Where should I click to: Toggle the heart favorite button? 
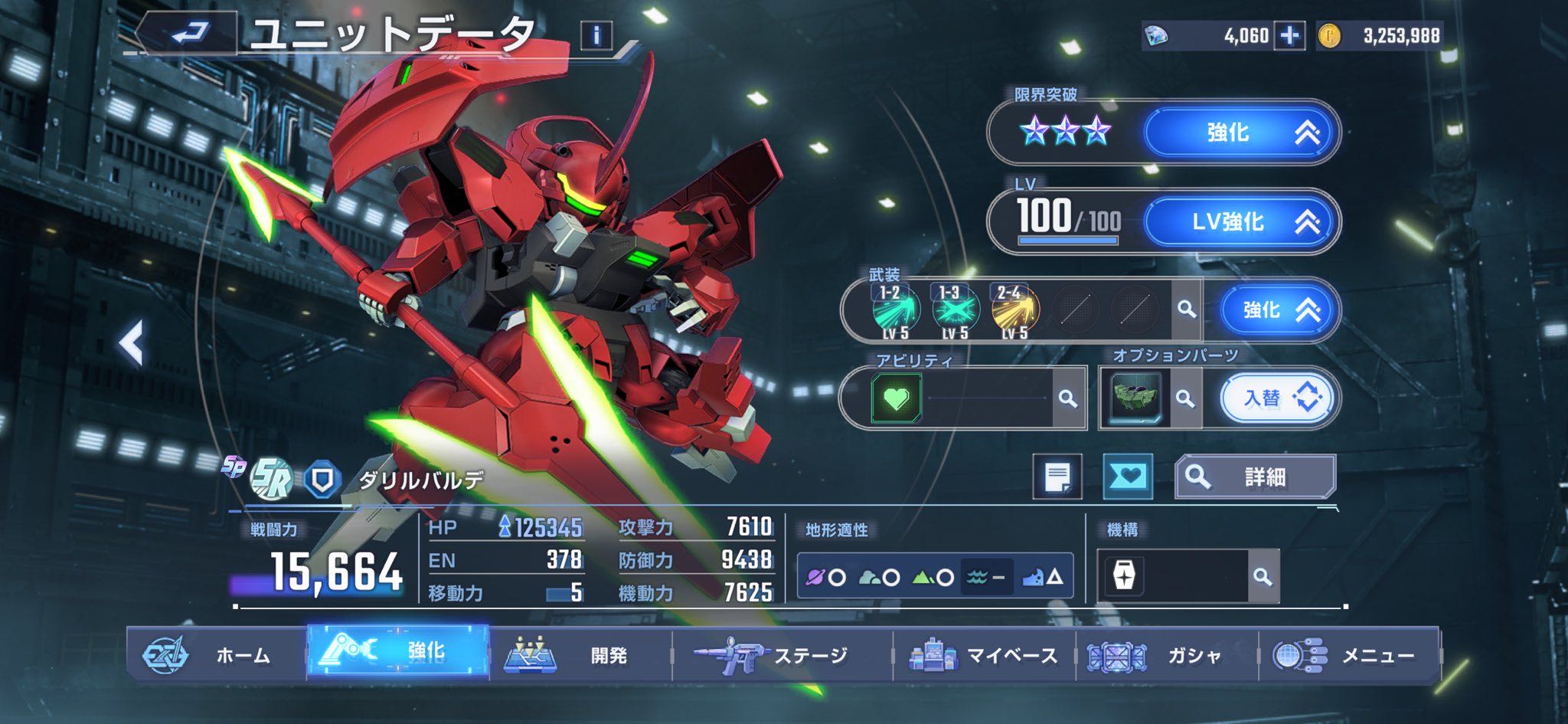click(x=1128, y=477)
